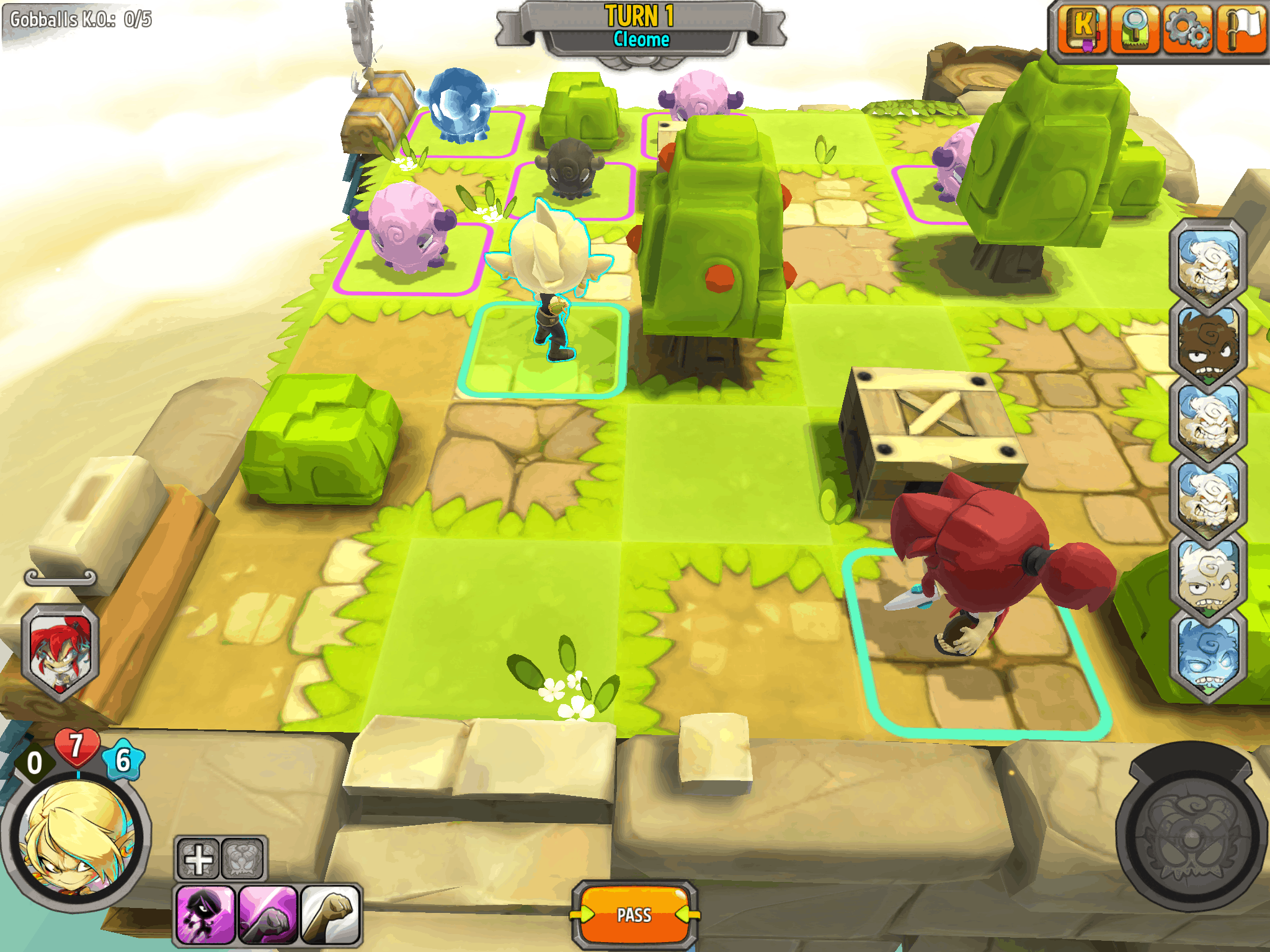
Task: Surrender using the white flag button
Action: click(x=1240, y=29)
